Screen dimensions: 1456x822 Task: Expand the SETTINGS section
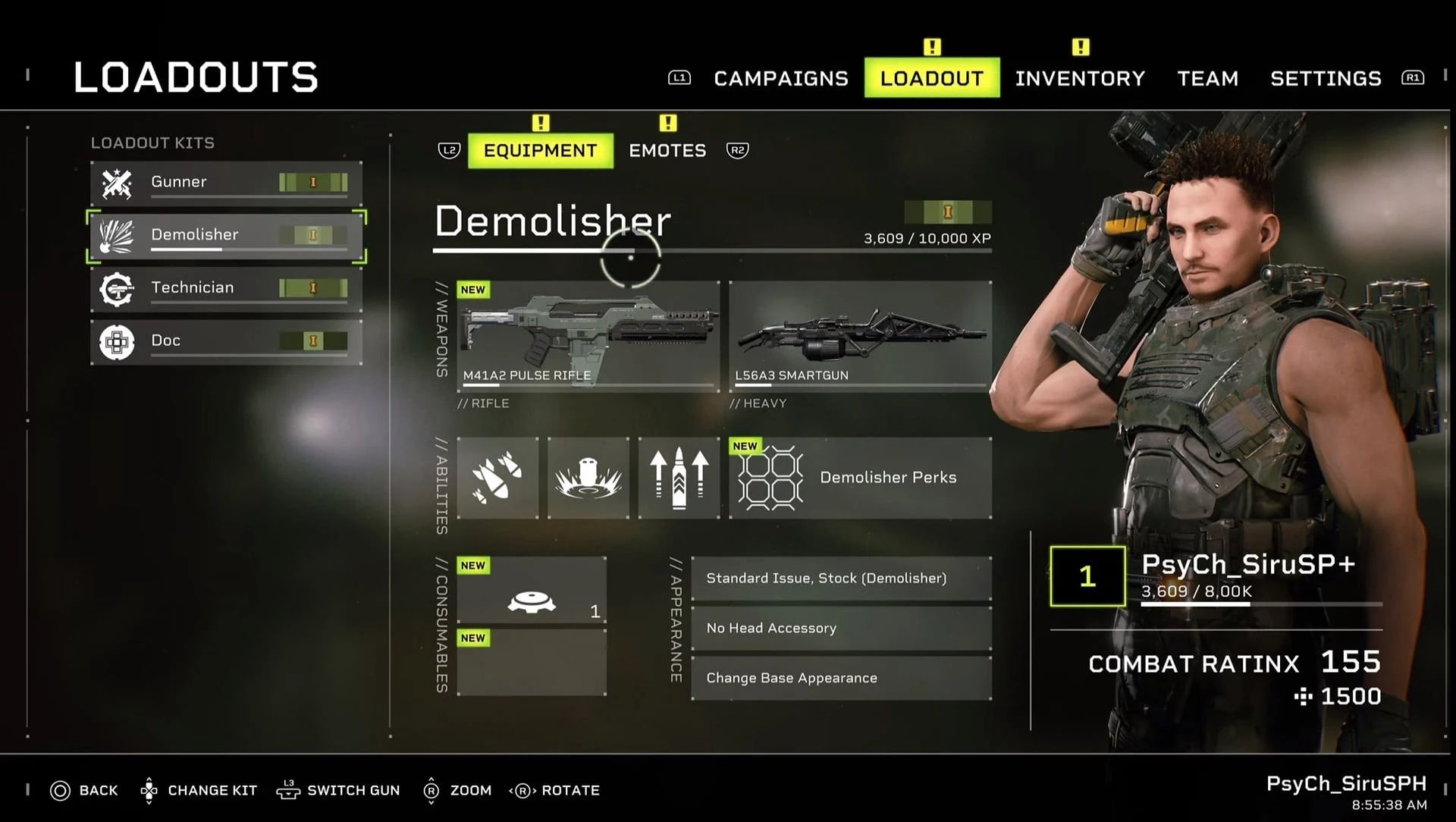point(1326,78)
